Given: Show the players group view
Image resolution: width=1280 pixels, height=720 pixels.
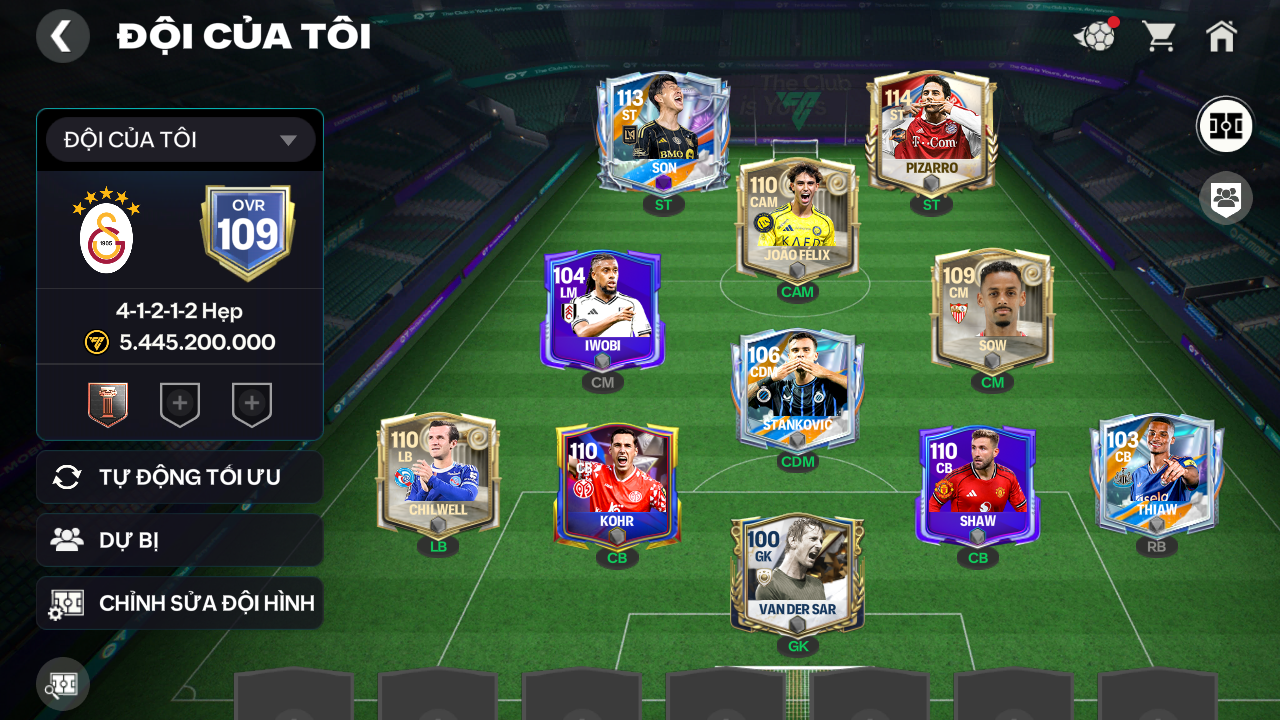Looking at the screenshot, I should [1225, 198].
